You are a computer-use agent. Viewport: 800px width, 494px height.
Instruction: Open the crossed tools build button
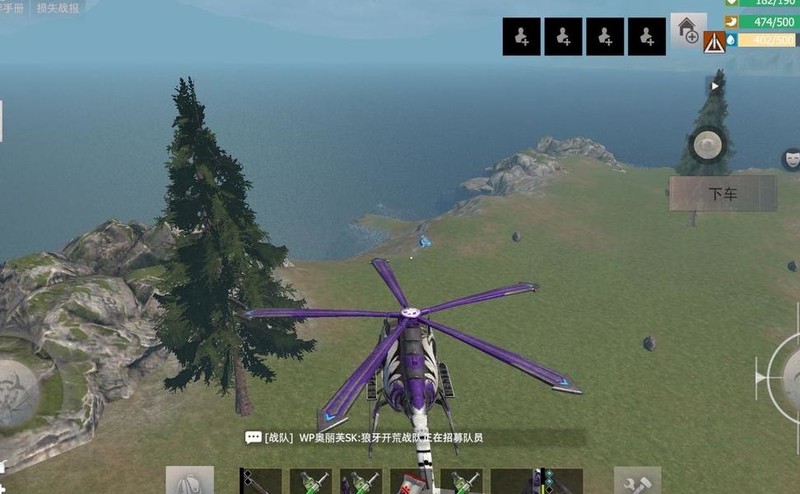(x=637, y=481)
